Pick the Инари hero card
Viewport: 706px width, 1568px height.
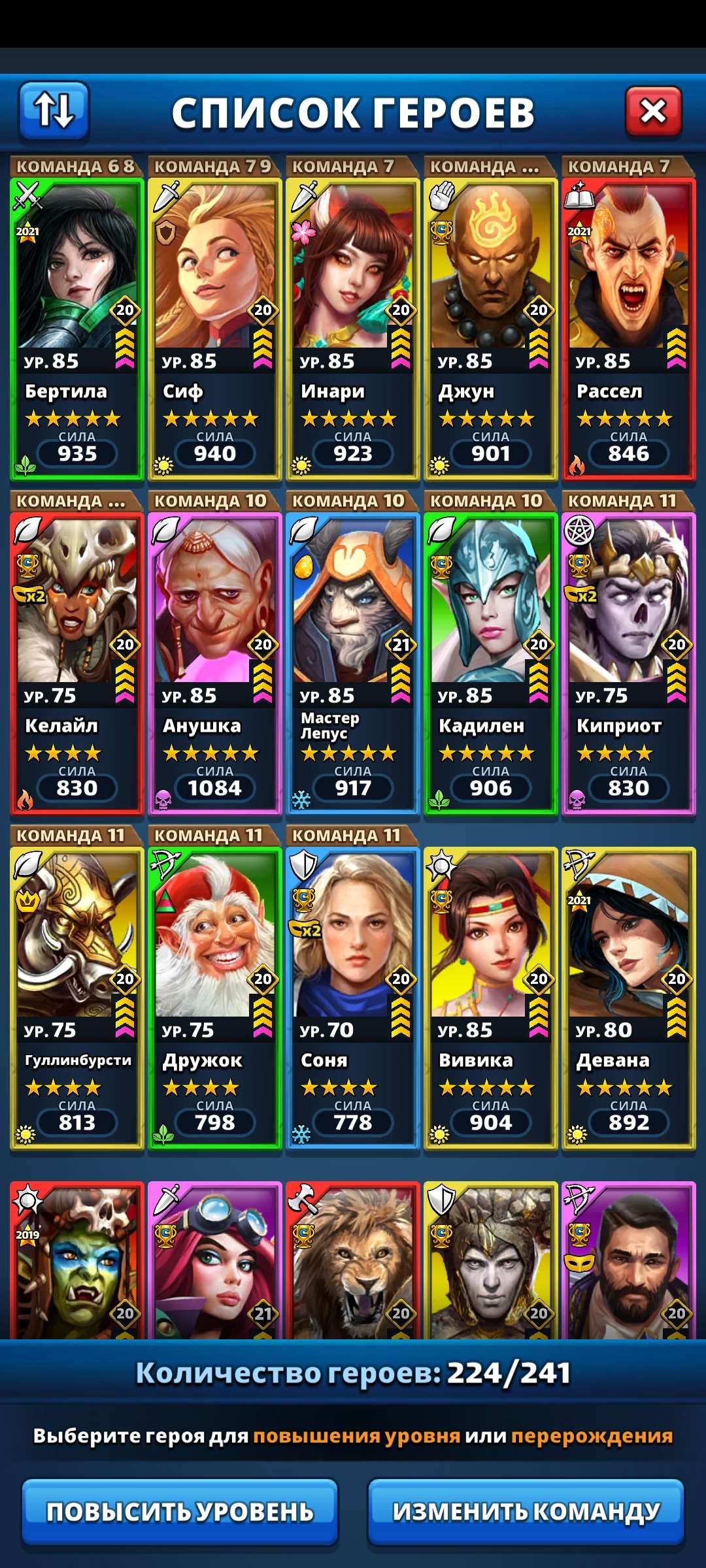coord(353,327)
